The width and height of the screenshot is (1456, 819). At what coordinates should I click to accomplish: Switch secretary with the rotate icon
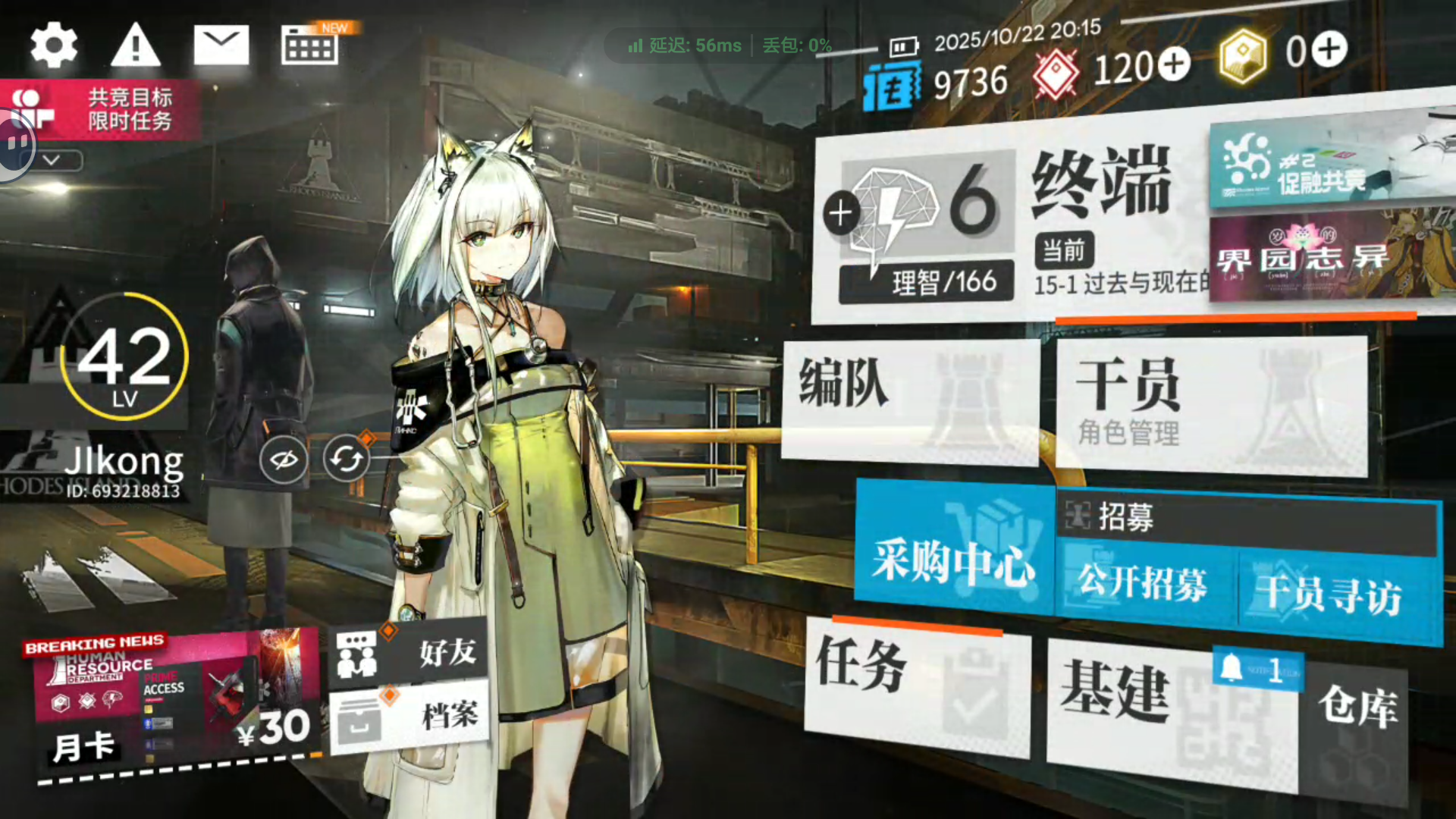coord(347,459)
